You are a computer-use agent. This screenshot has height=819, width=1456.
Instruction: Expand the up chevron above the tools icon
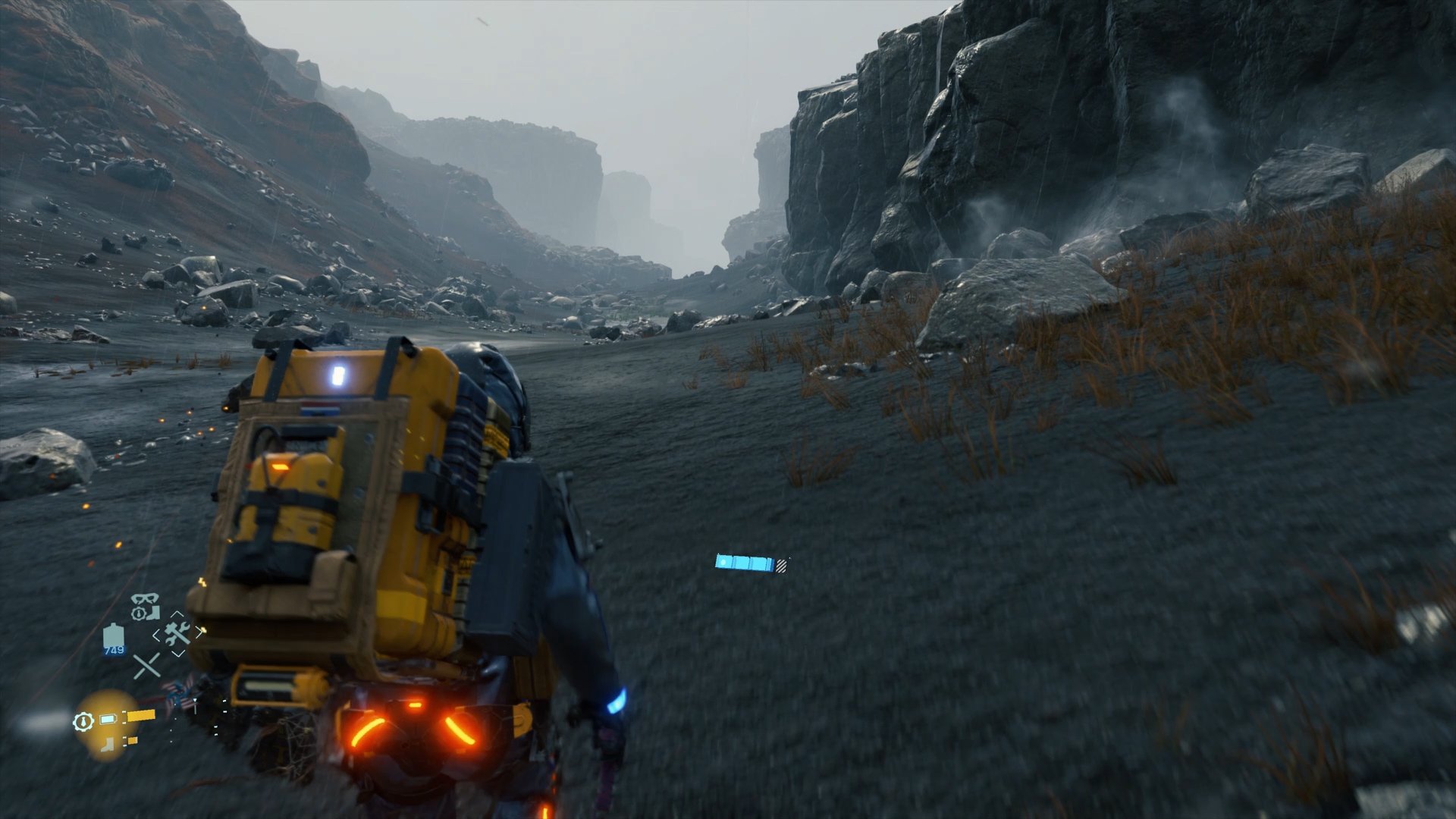click(176, 613)
